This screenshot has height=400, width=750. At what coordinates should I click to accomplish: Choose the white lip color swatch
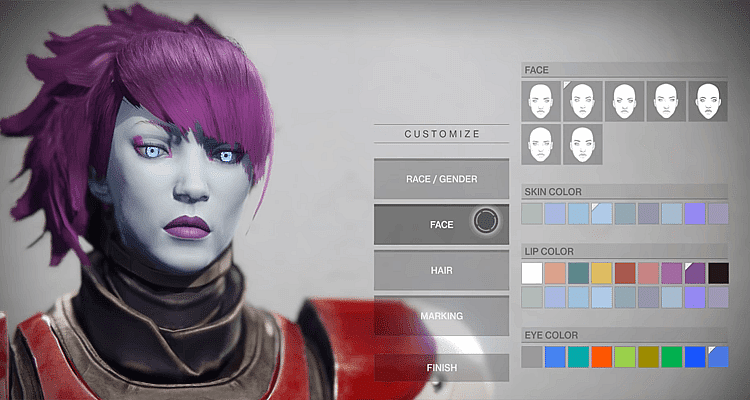tap(532, 273)
